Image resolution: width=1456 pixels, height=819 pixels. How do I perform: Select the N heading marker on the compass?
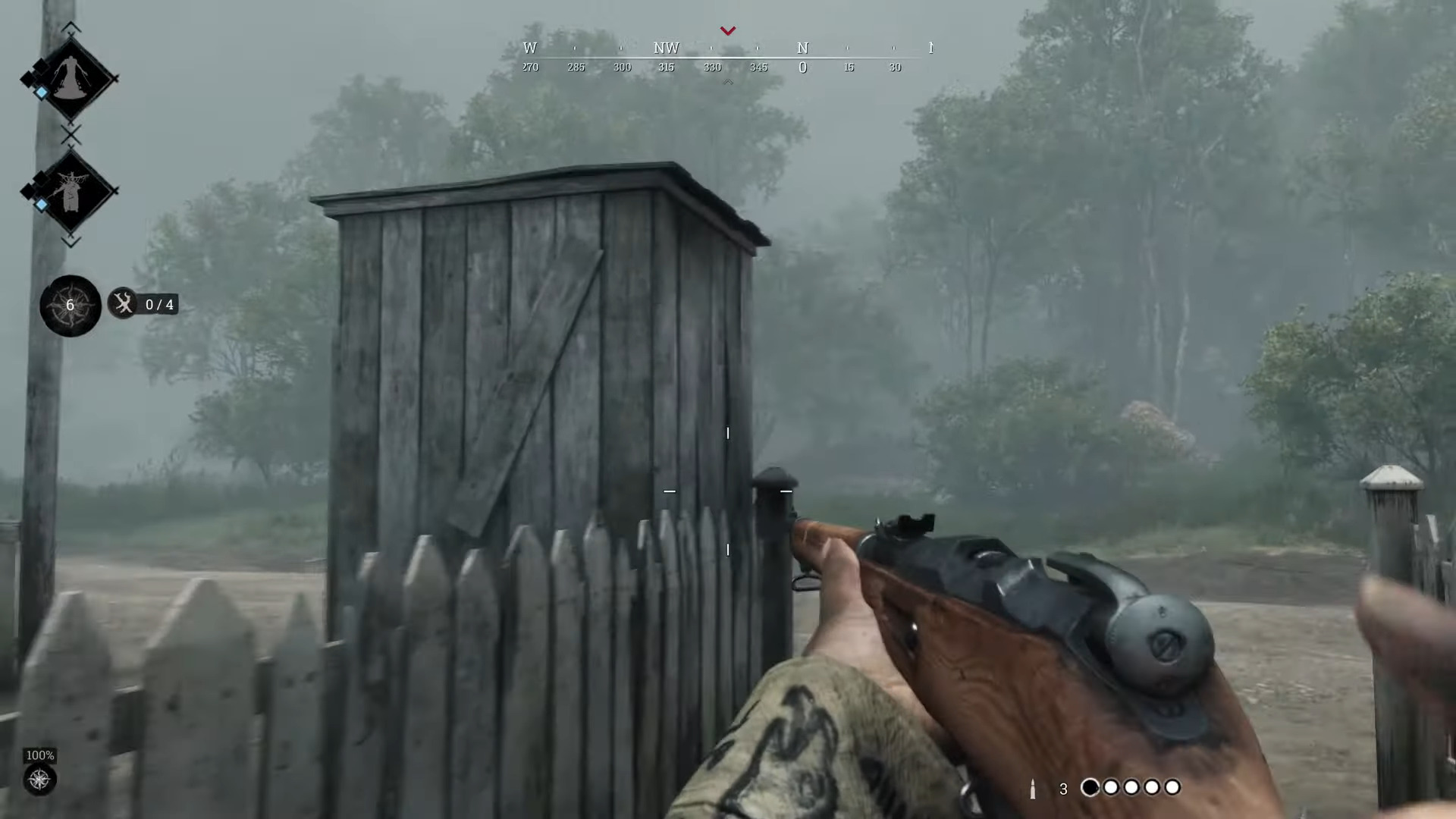pos(802,48)
